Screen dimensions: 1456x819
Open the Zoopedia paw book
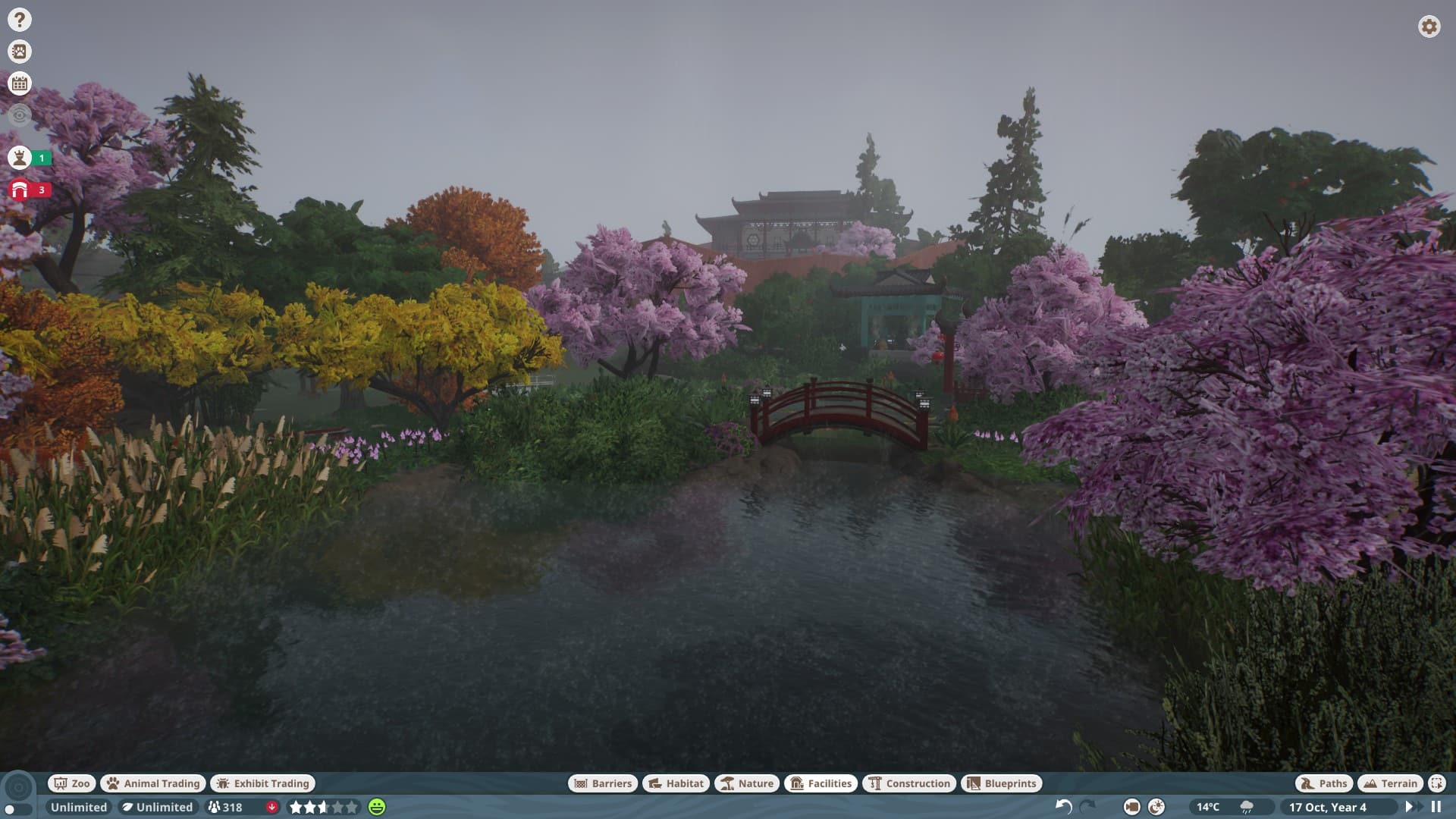(20, 52)
